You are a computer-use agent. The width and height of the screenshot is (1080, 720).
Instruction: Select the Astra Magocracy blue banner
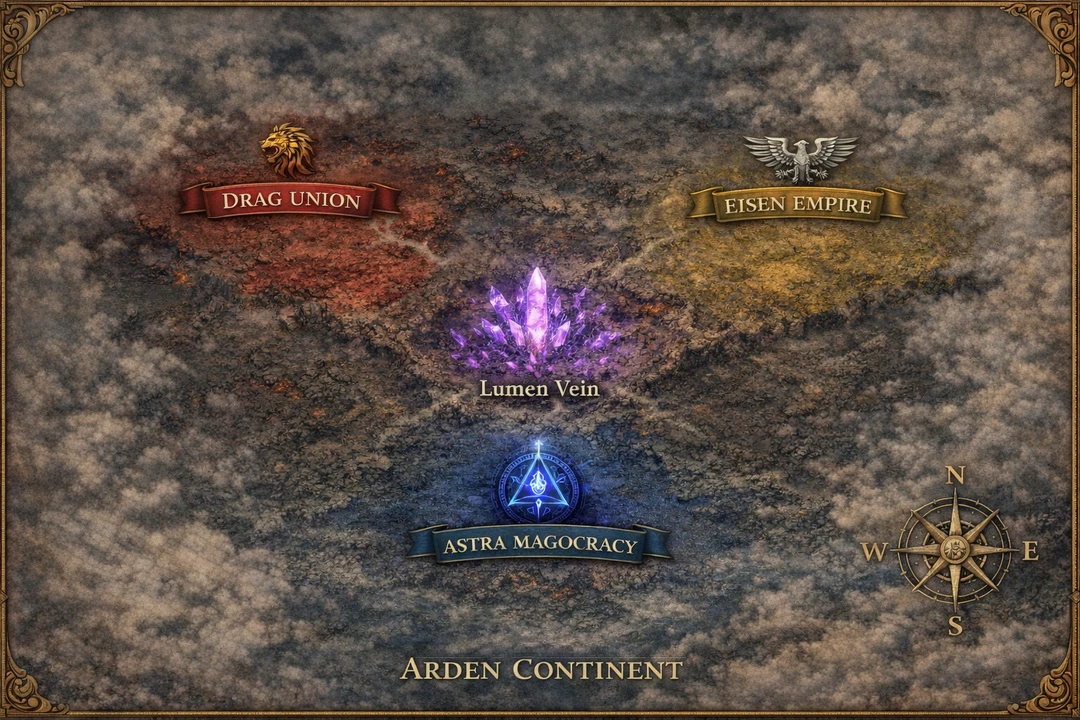pos(540,544)
